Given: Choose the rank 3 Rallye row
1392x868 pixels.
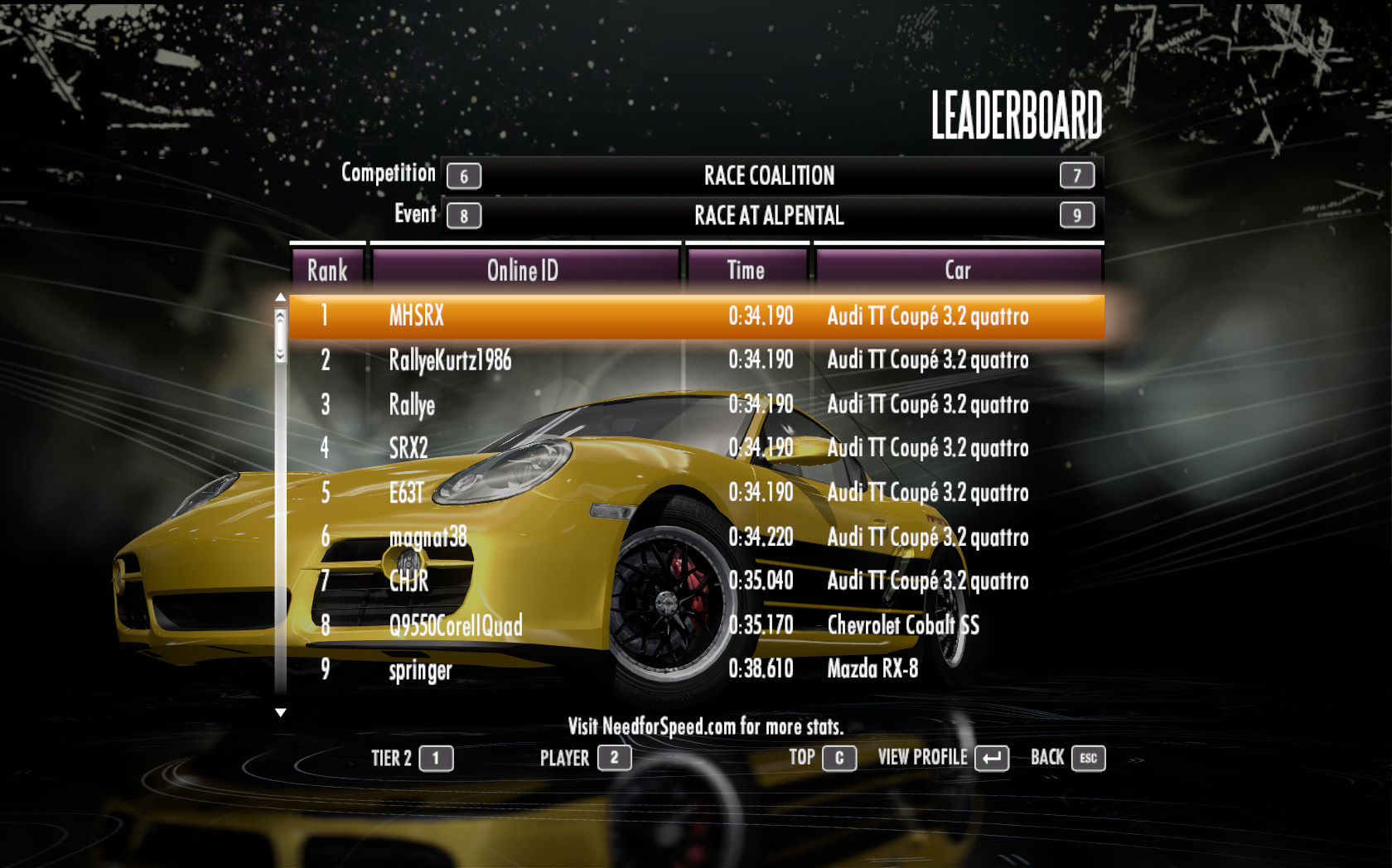Looking at the screenshot, I should coord(696,404).
